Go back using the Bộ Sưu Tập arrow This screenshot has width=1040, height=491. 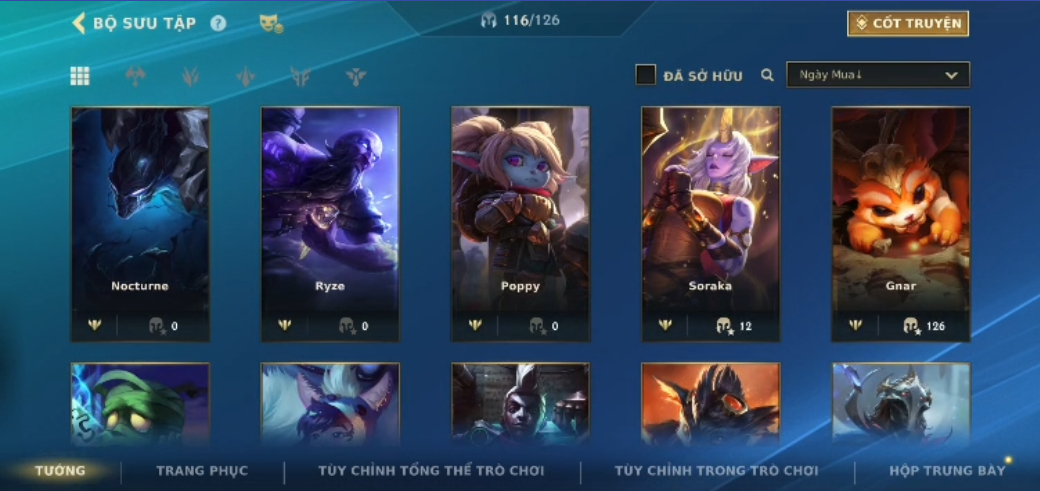tap(79, 23)
